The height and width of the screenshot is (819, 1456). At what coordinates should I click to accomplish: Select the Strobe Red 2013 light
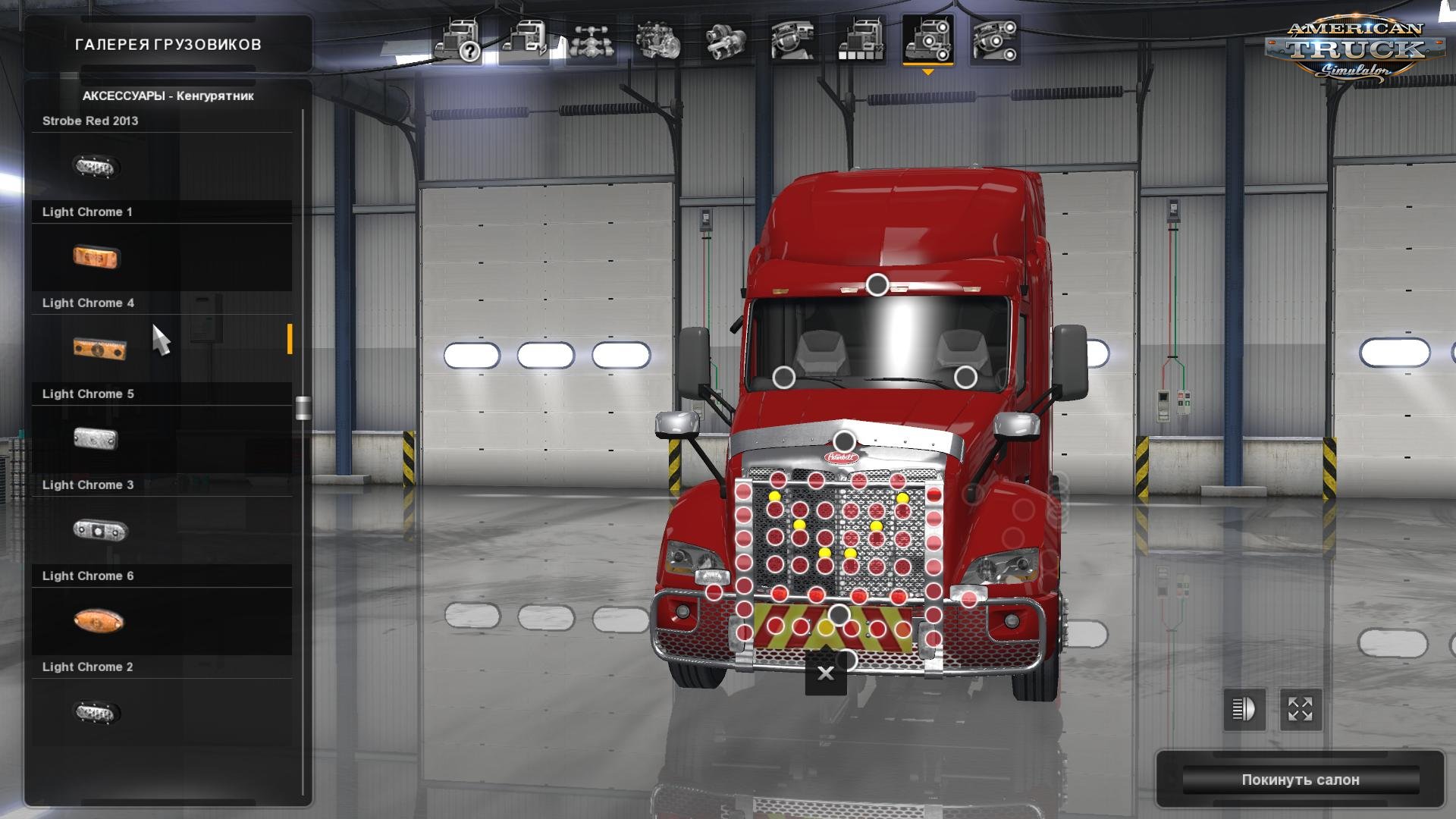96,165
